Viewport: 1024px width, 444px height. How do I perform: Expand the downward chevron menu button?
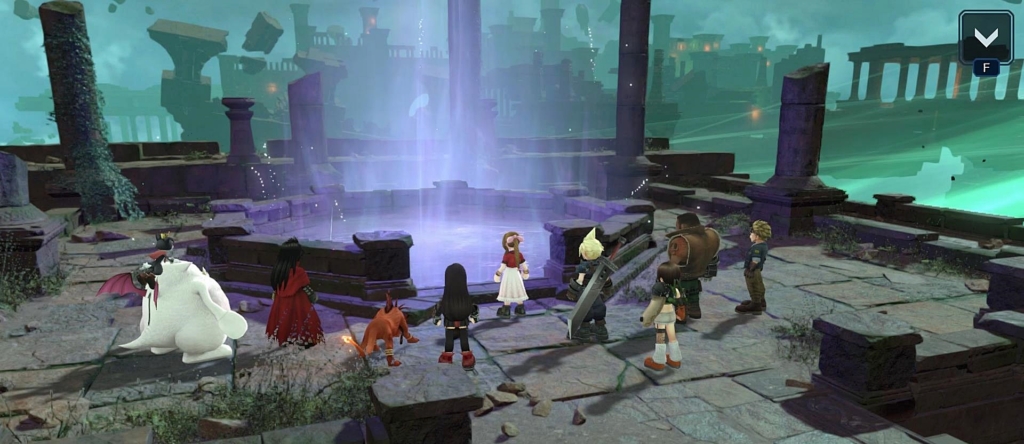tap(985, 38)
